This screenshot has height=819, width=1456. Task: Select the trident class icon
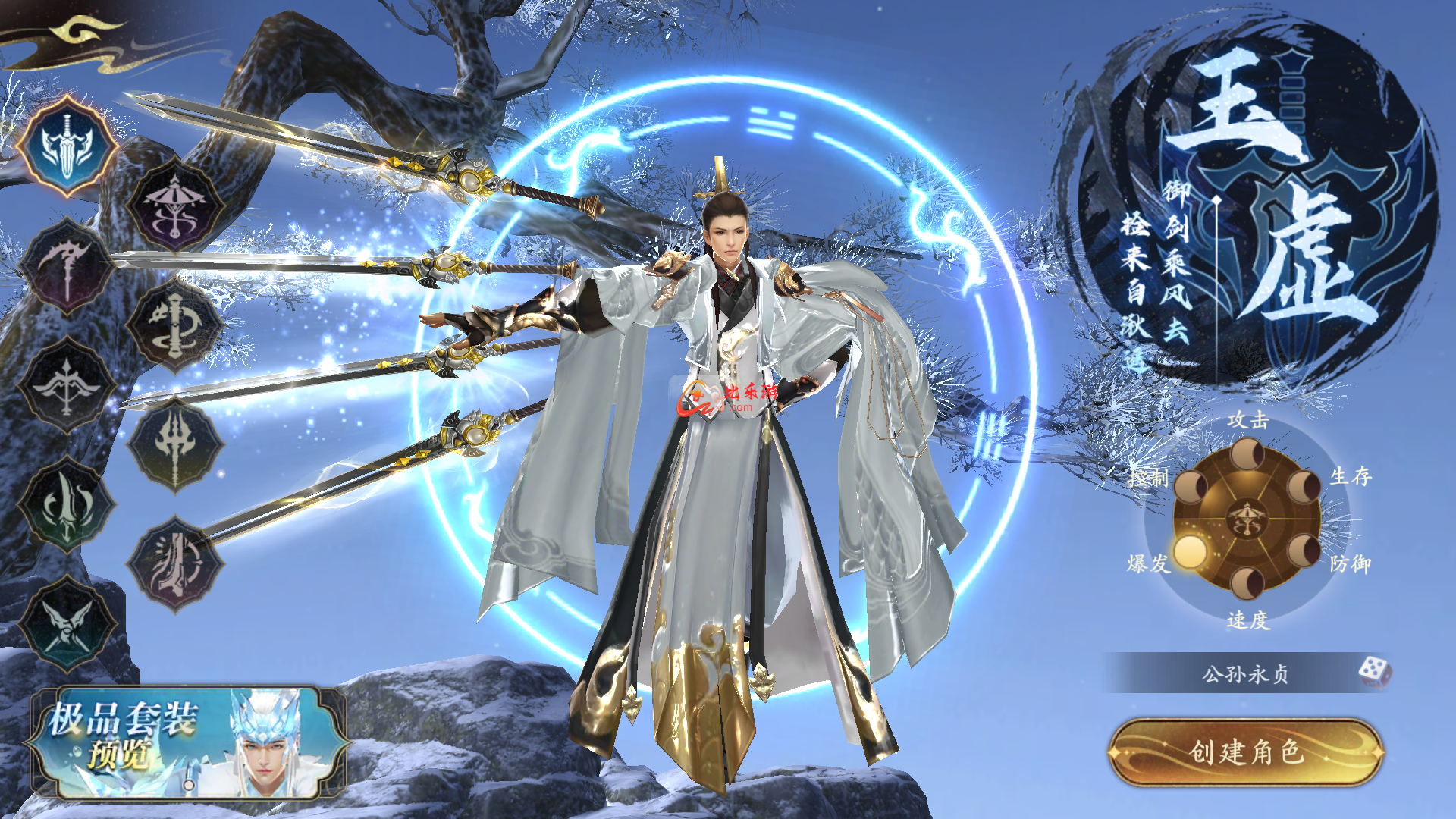pos(175,445)
